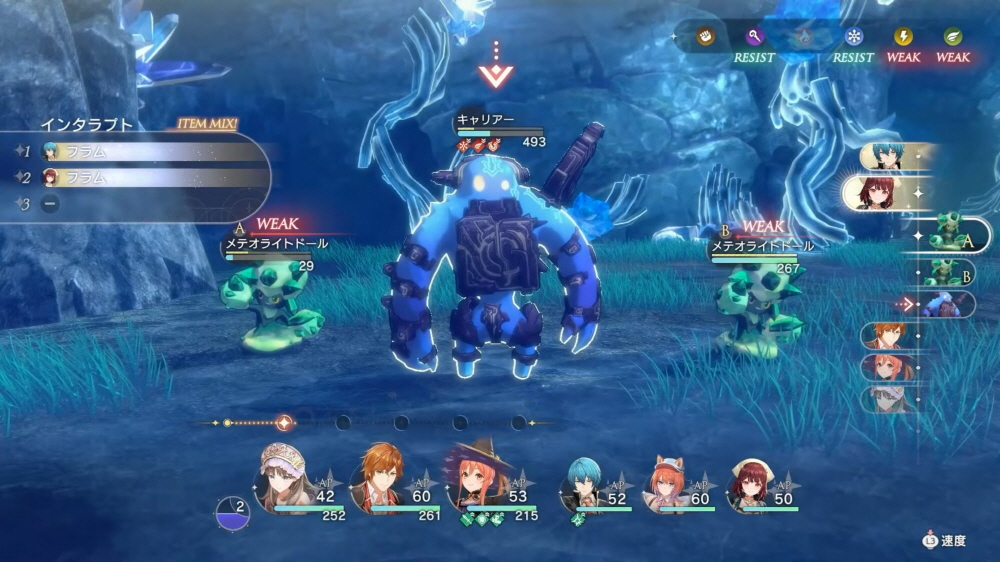Click the purple magic resist element icon
The height and width of the screenshot is (562, 1000).
tap(755, 37)
